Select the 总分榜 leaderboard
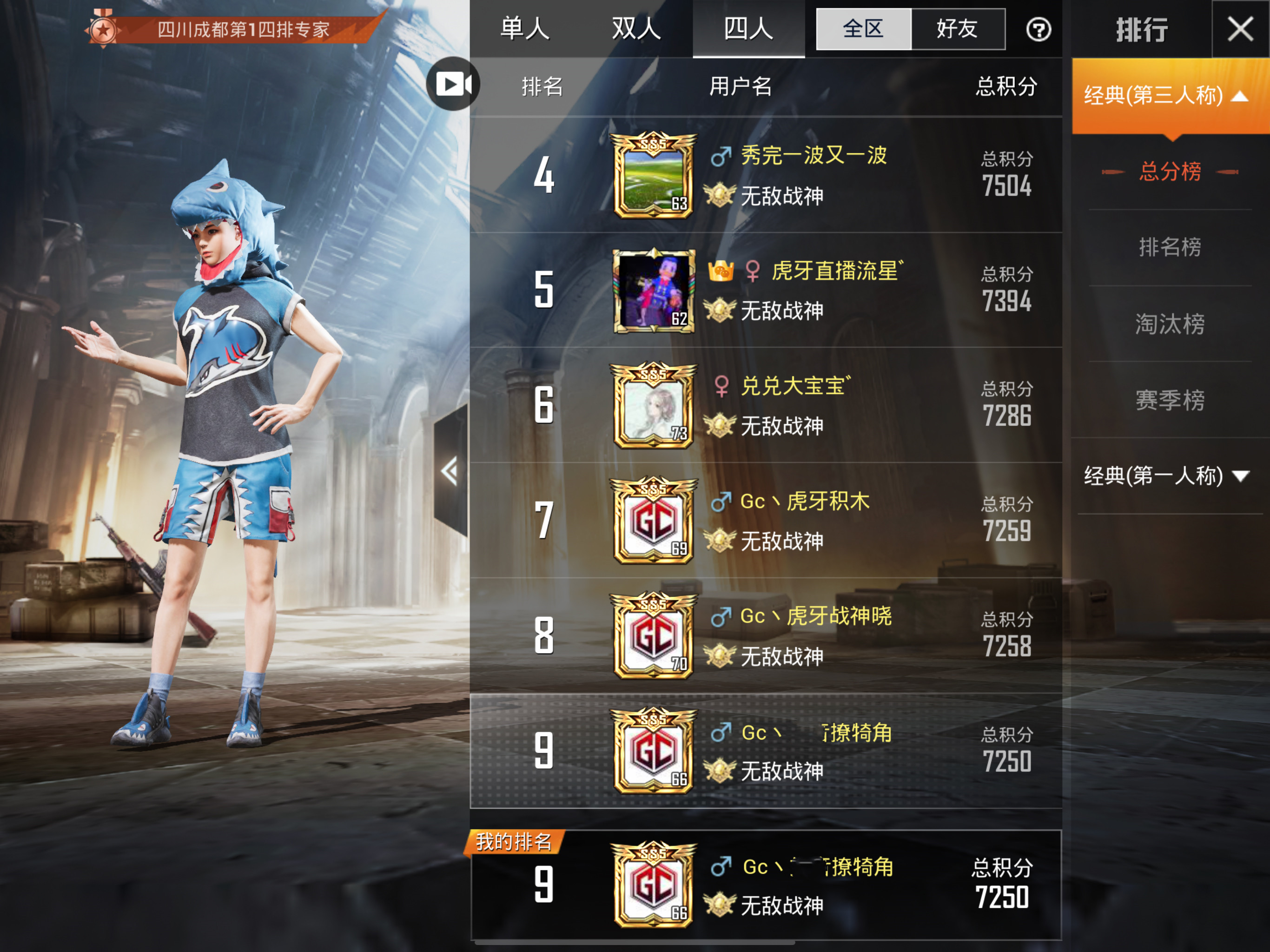 tap(1170, 172)
